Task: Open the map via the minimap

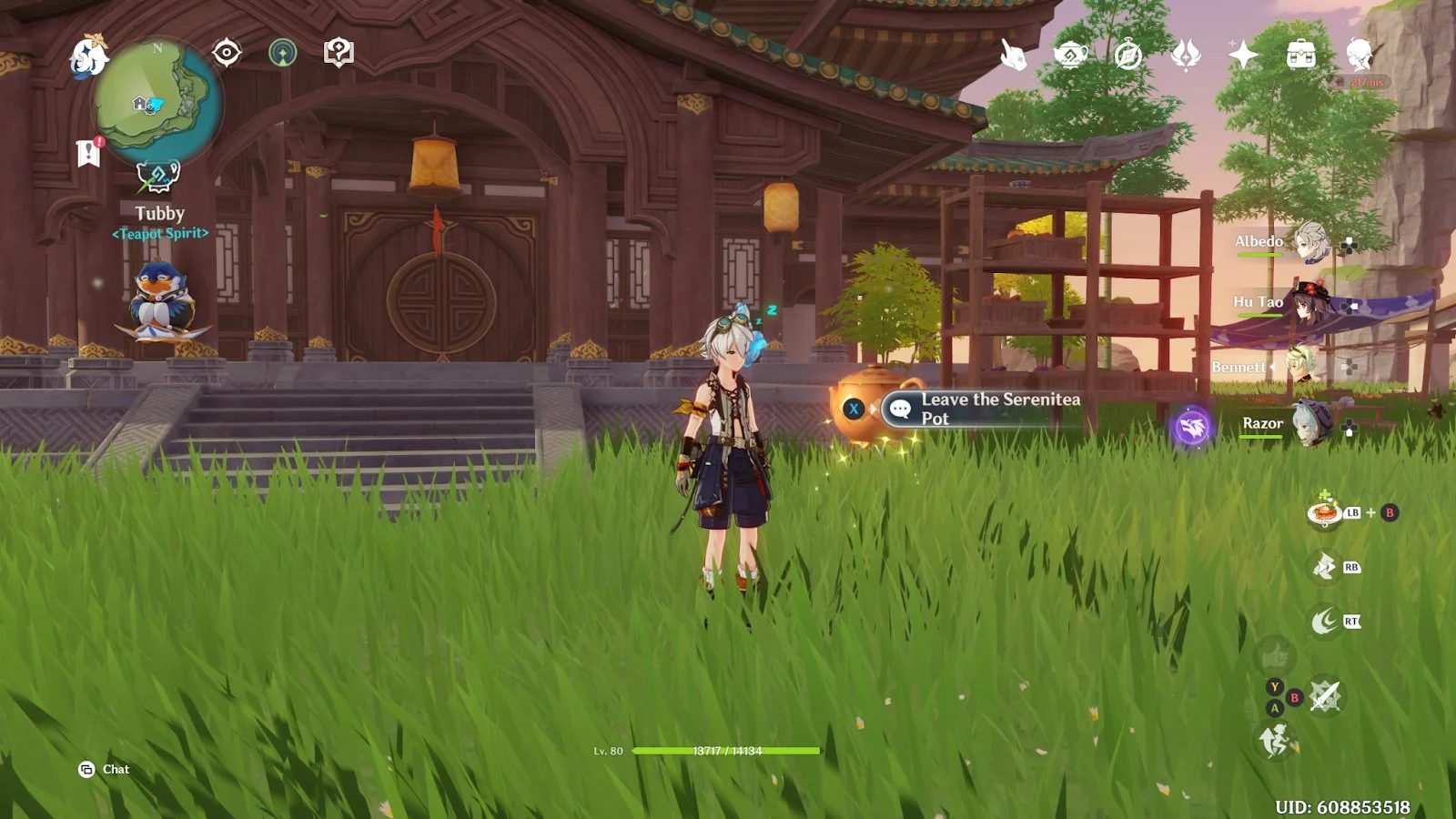Action: 157,98
